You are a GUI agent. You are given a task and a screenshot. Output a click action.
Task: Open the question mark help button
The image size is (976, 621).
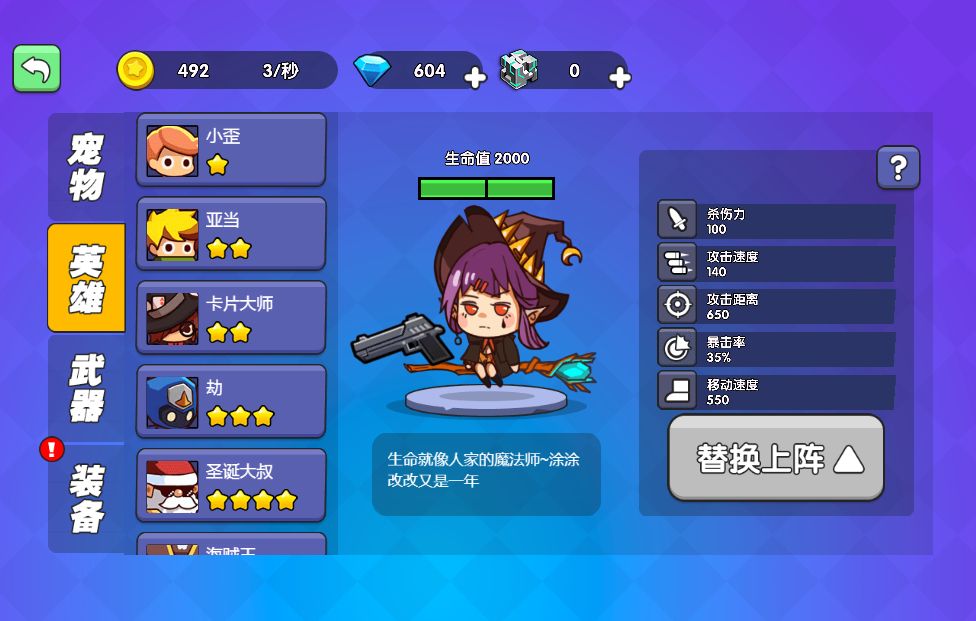(x=898, y=168)
